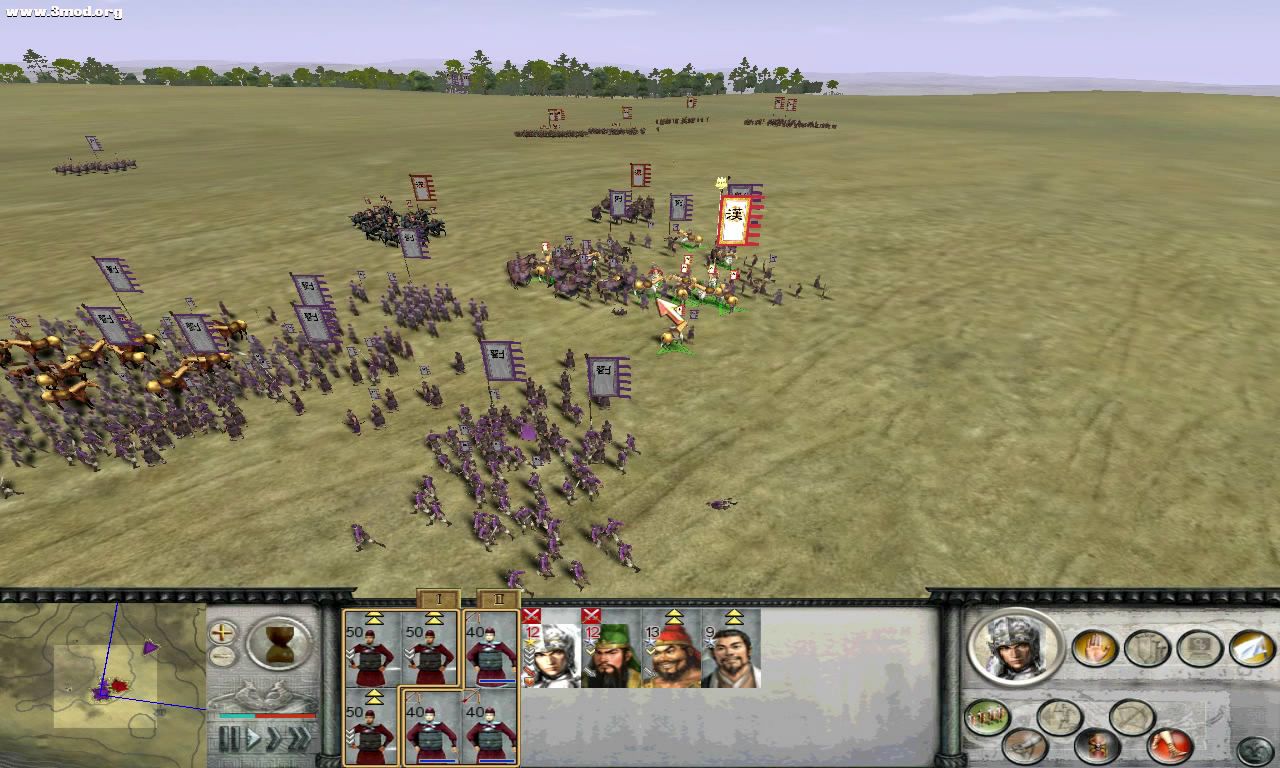Image resolution: width=1280 pixels, height=768 pixels.
Task: Pause the battle with the pause control
Action: pos(229,738)
